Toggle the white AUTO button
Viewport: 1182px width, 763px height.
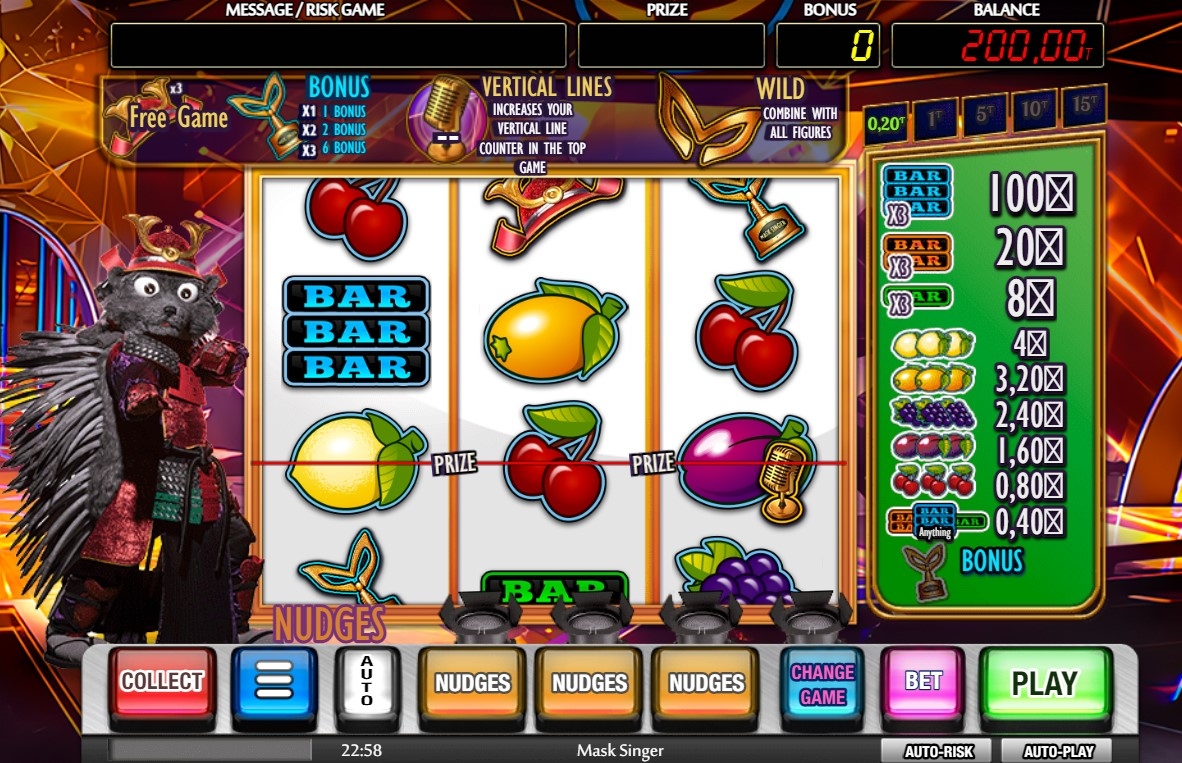tap(366, 683)
